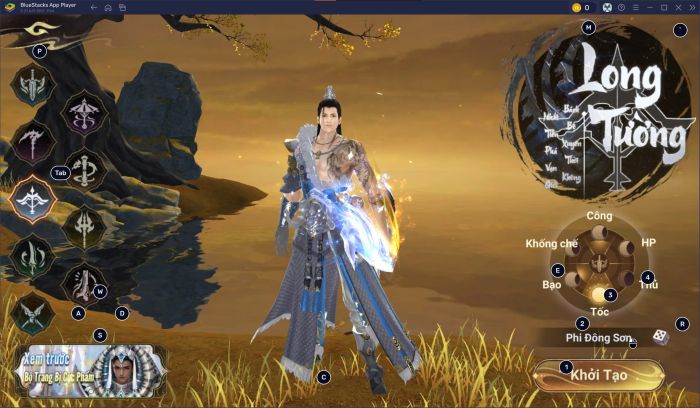
Task: Pick the winged fan class icon
Action: (x=36, y=313)
